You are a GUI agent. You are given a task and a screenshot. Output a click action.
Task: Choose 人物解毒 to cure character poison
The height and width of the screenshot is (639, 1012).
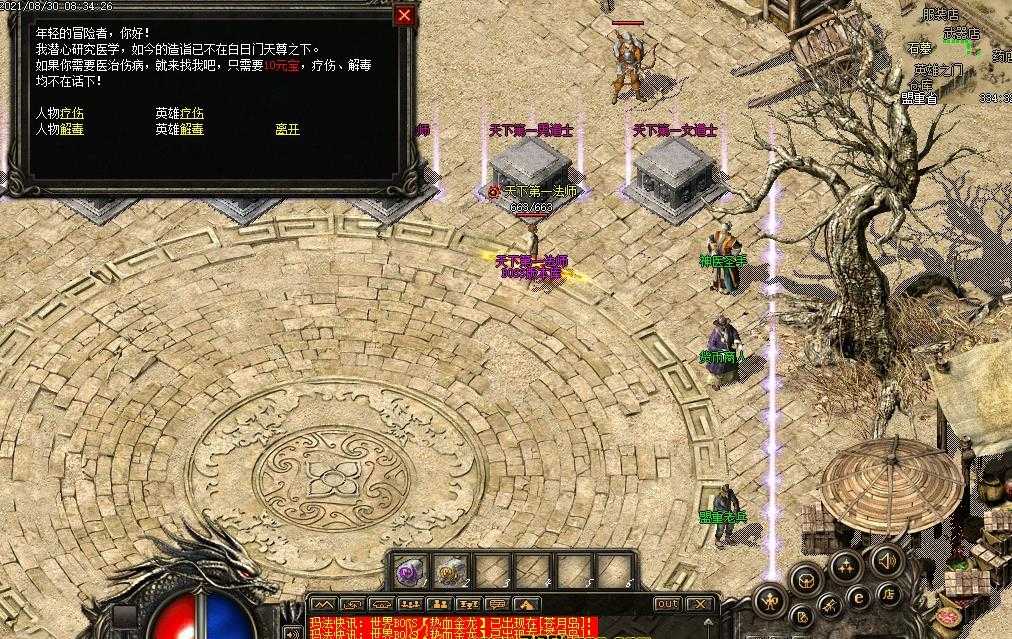pos(60,129)
